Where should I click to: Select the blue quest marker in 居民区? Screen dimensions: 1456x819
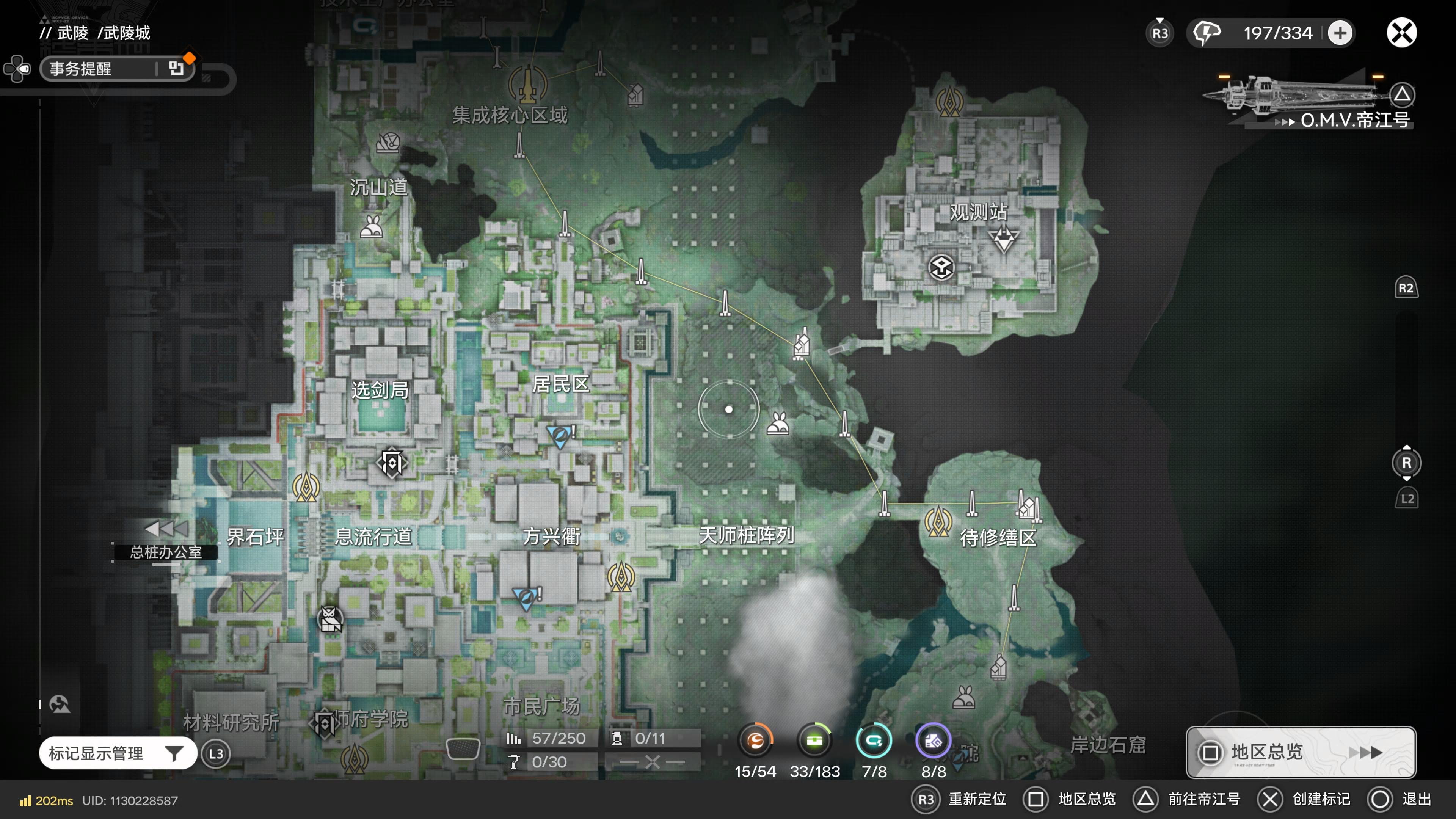(x=560, y=436)
